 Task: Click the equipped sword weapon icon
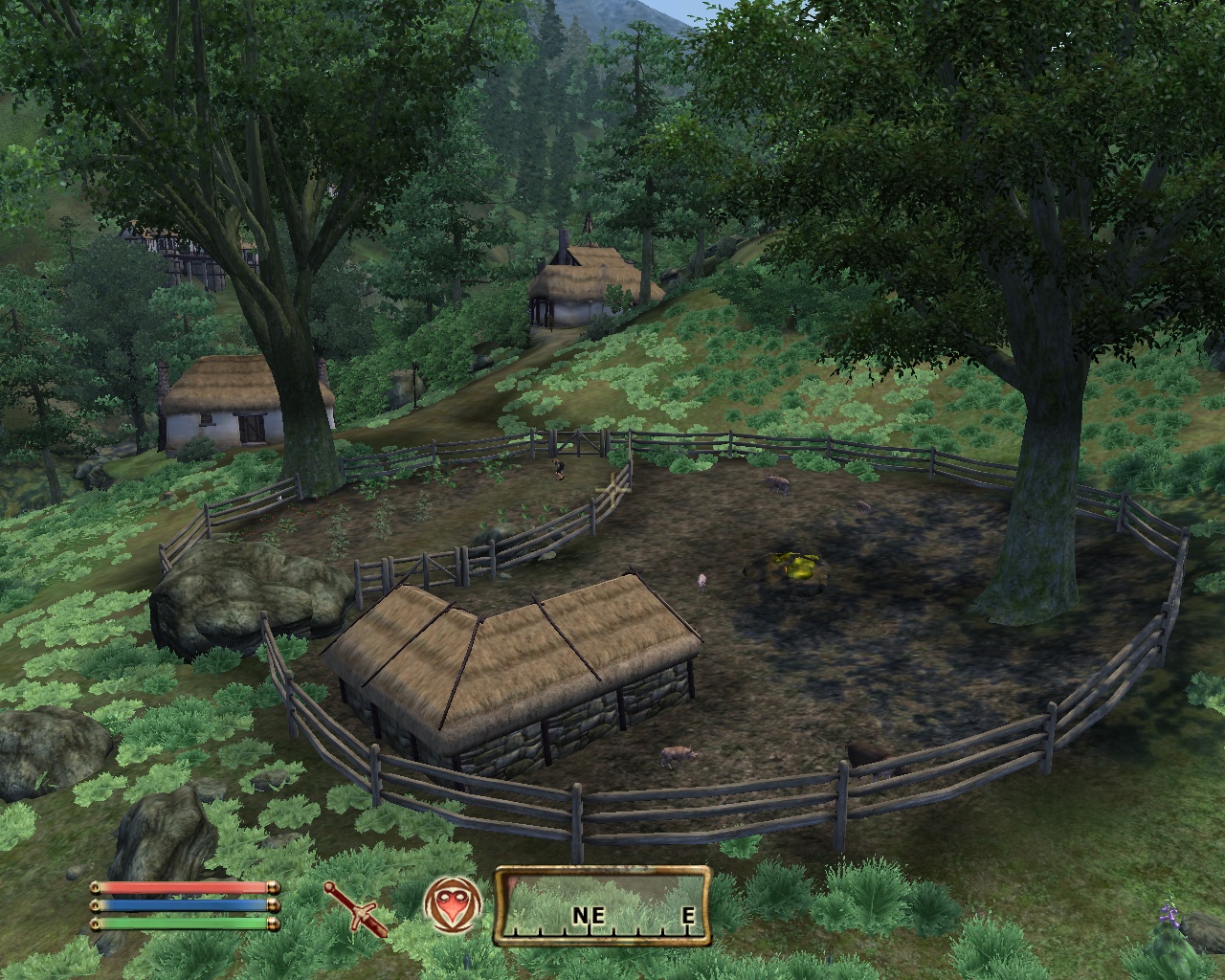pos(356,907)
